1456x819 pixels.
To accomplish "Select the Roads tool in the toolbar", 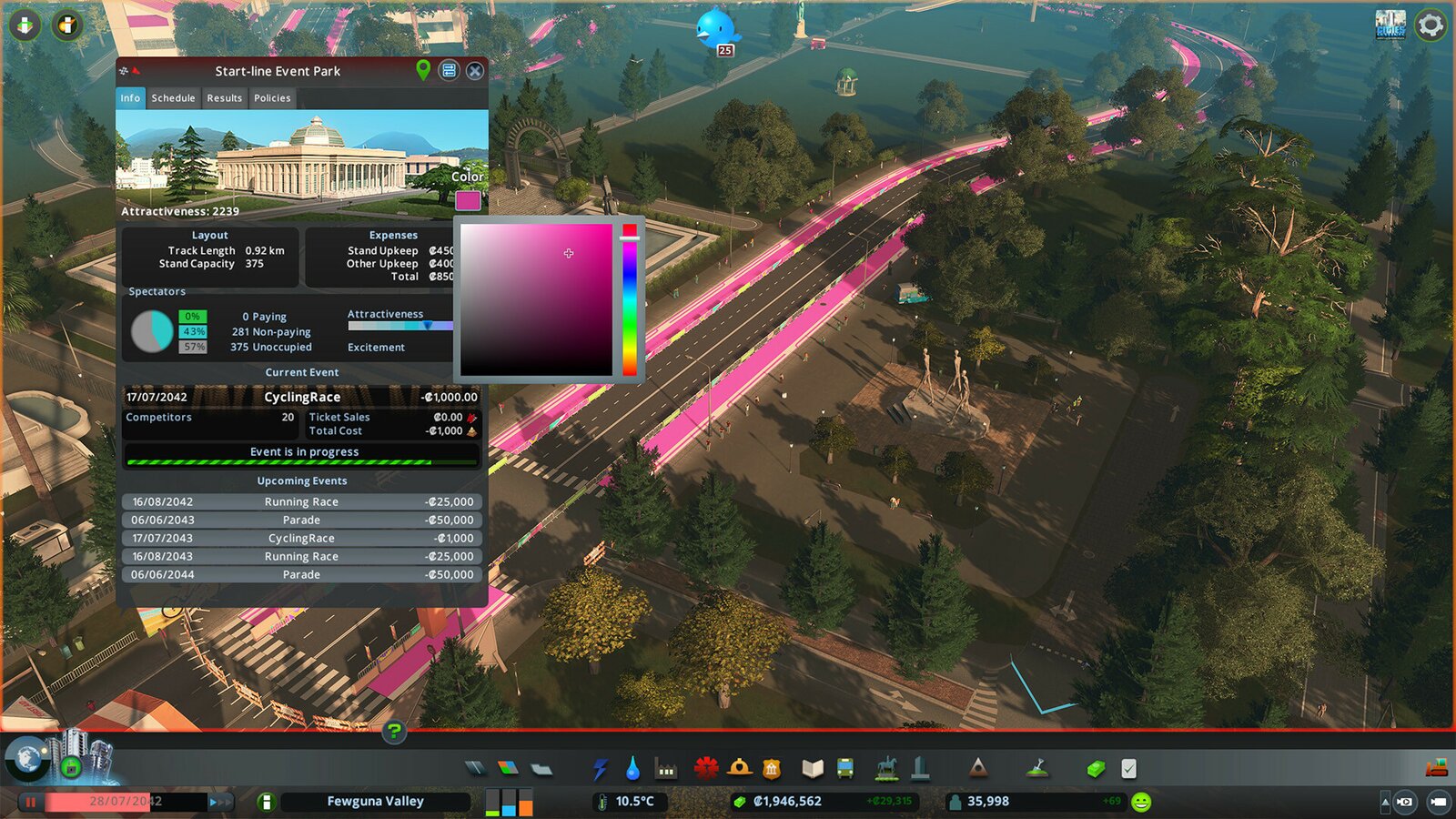I will [x=472, y=768].
